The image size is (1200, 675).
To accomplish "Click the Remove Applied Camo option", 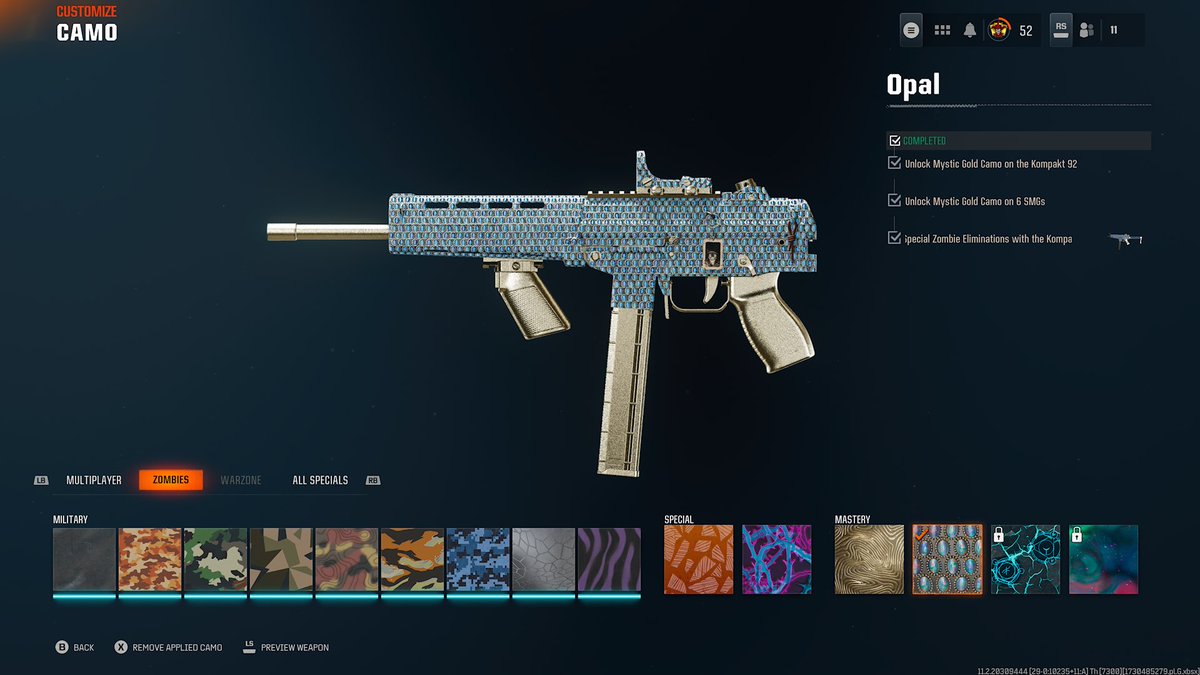I will point(168,647).
